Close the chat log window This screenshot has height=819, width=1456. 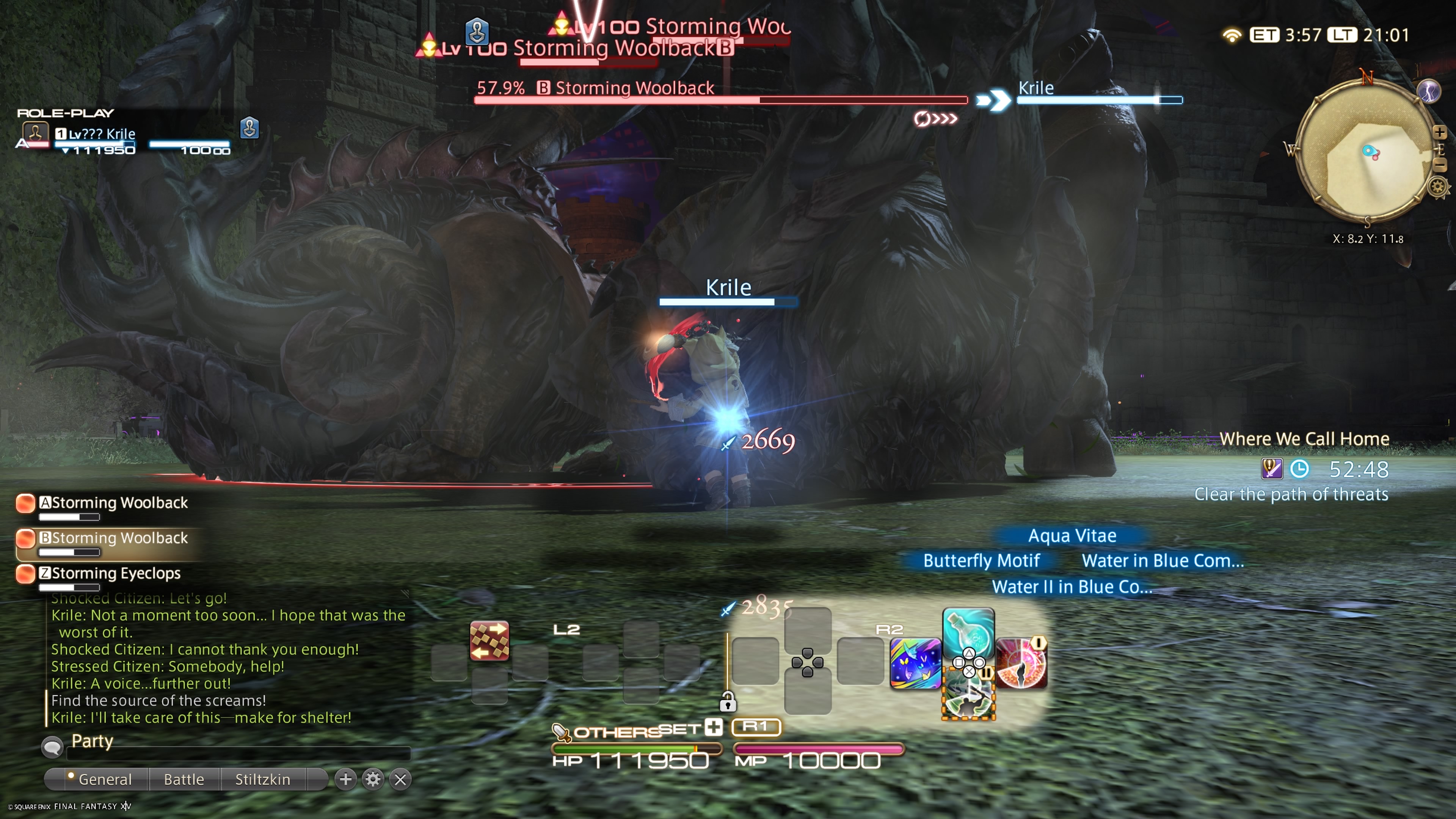pyautogui.click(x=400, y=780)
